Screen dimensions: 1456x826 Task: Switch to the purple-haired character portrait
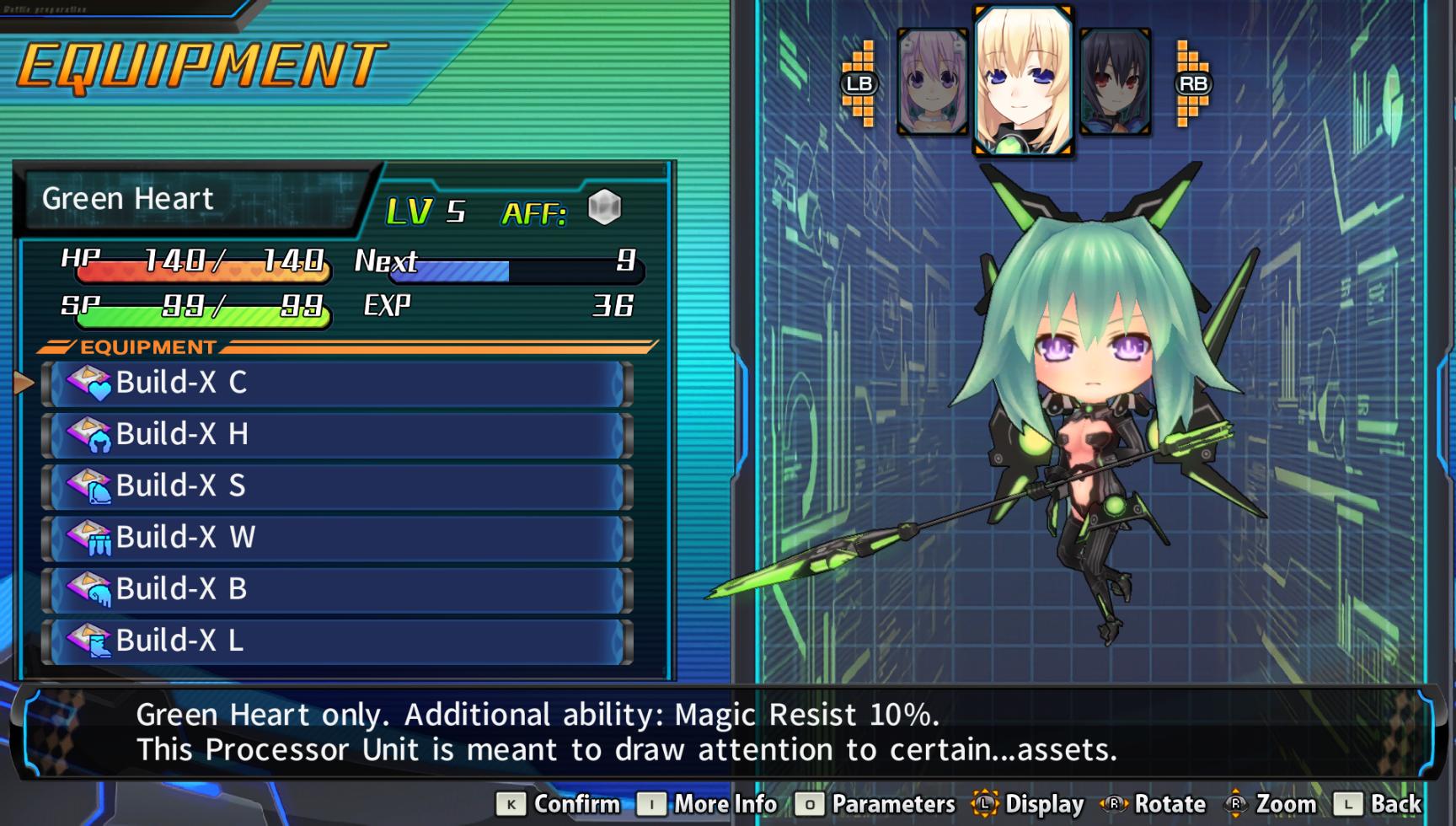932,83
